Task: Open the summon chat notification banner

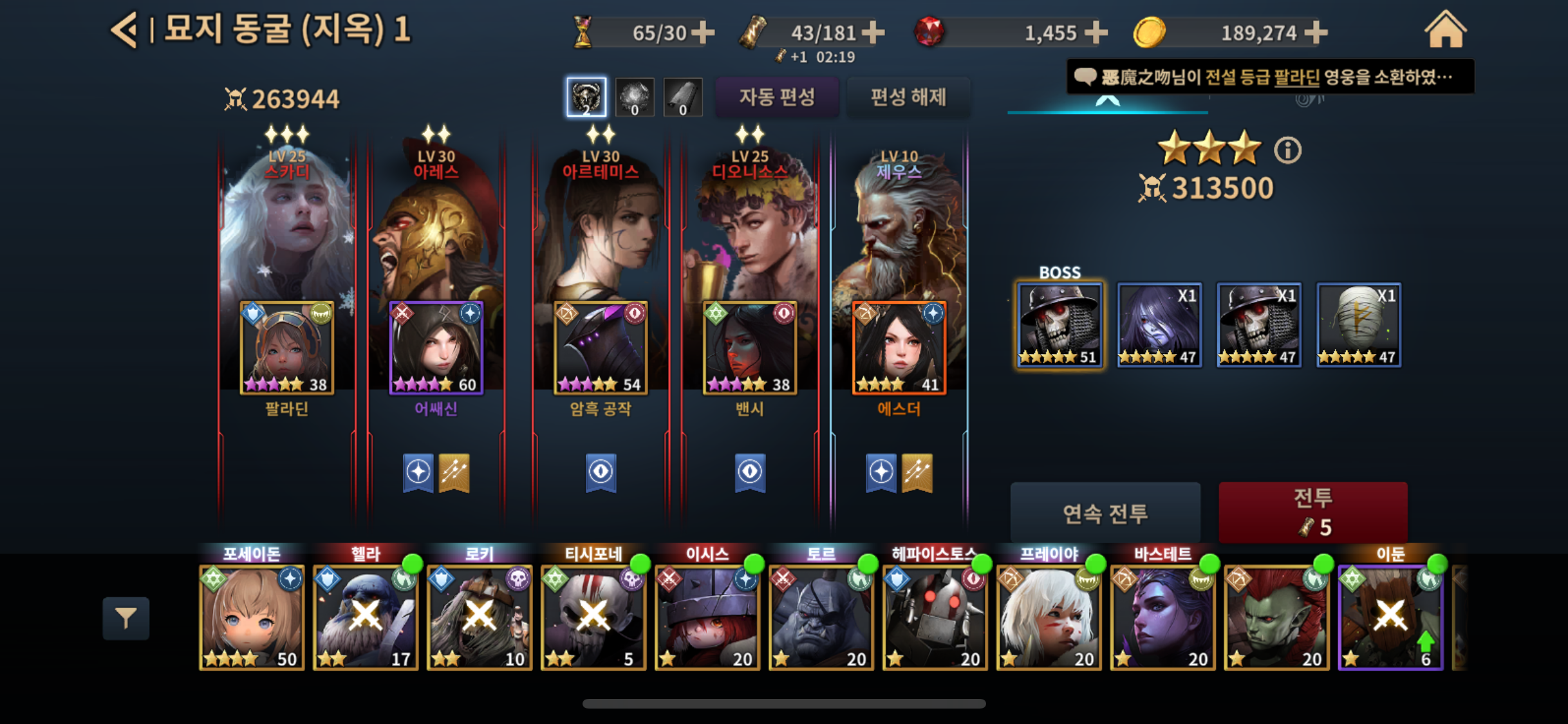Action: pyautogui.click(x=1269, y=77)
